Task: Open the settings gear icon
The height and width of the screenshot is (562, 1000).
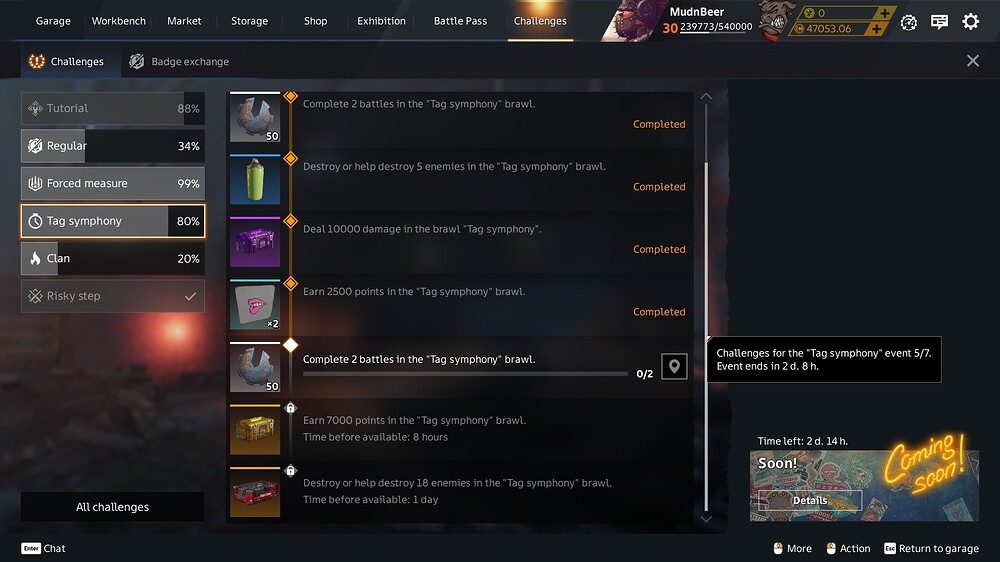Action: click(970, 22)
